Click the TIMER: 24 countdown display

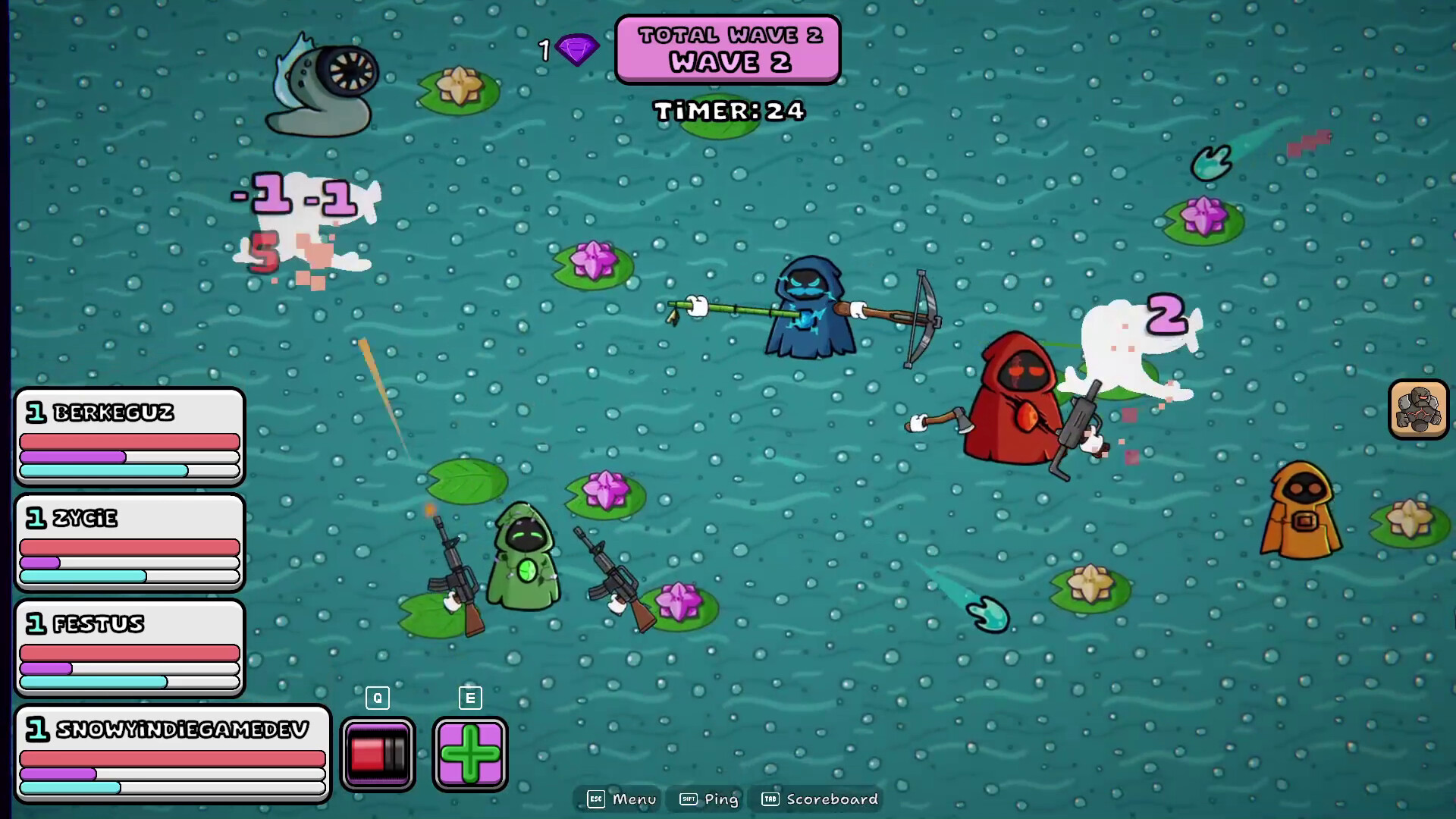pos(727,111)
